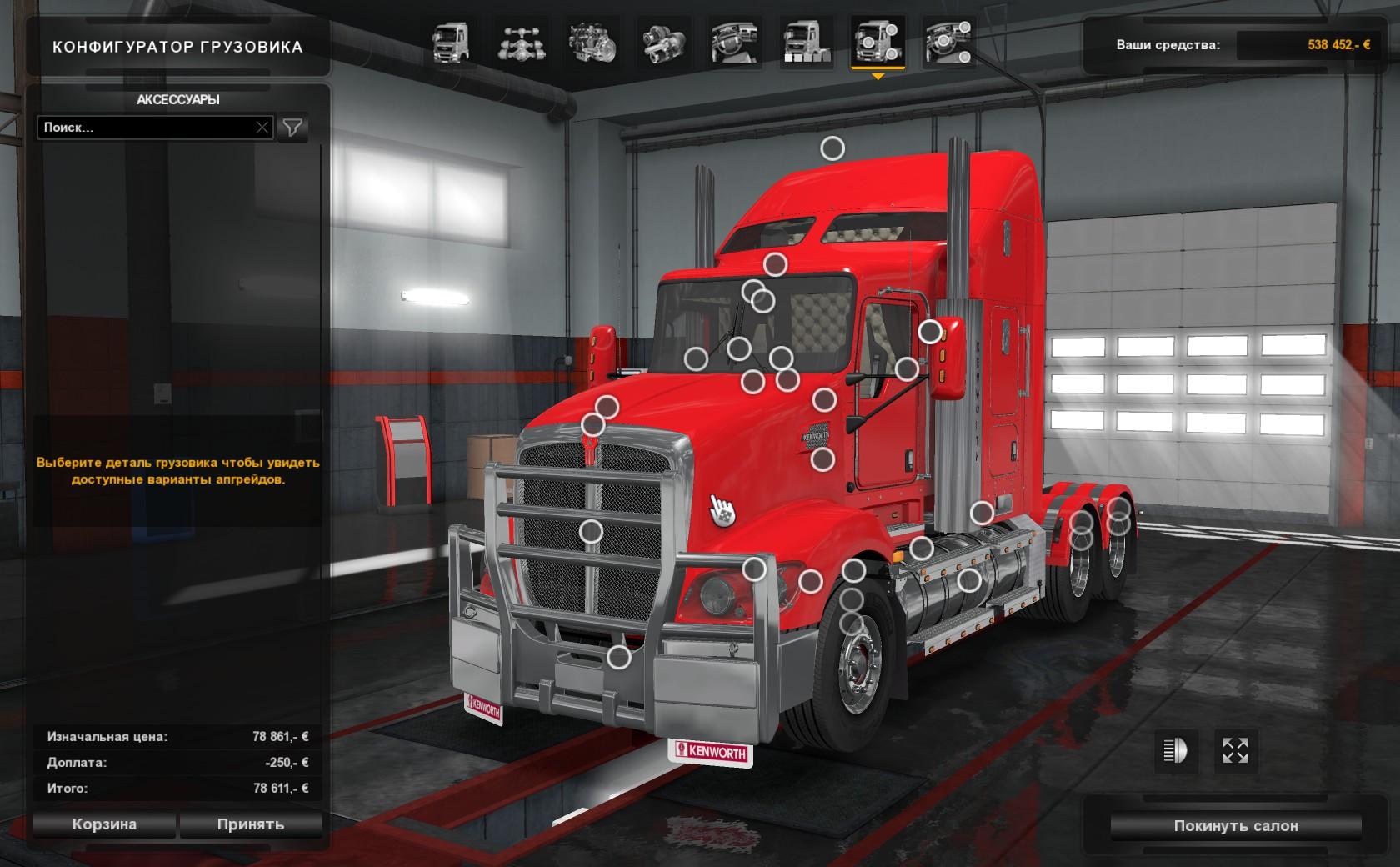
Task: Clear the search box with the X
Action: pos(262,128)
